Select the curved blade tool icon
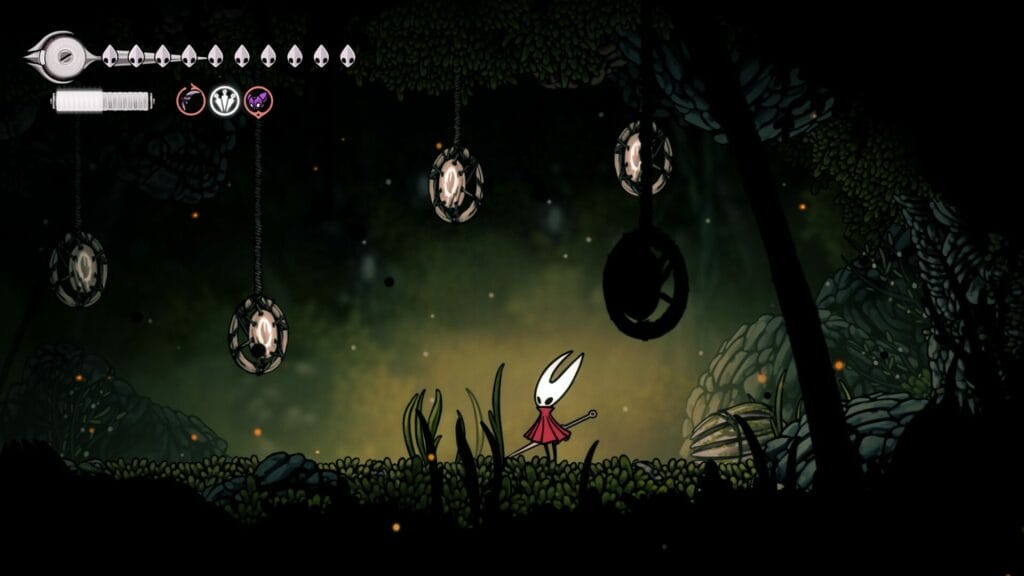This screenshot has width=1024, height=576. point(190,100)
